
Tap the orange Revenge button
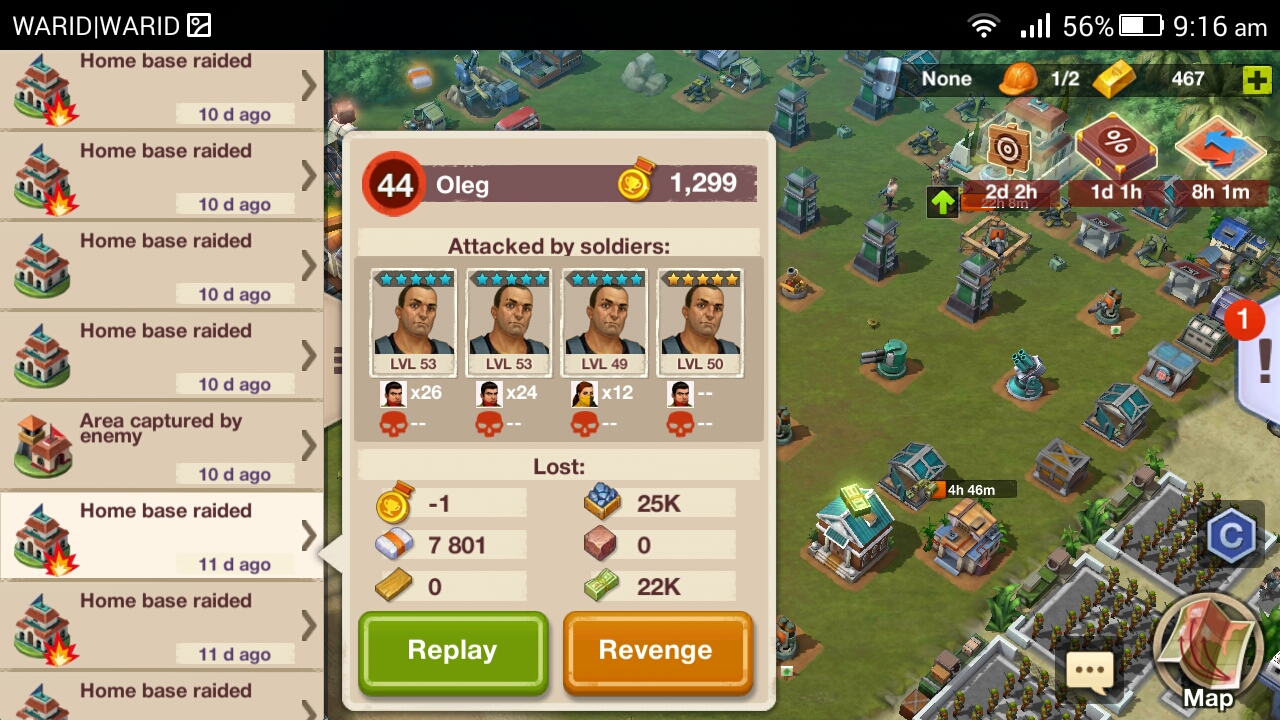click(656, 651)
